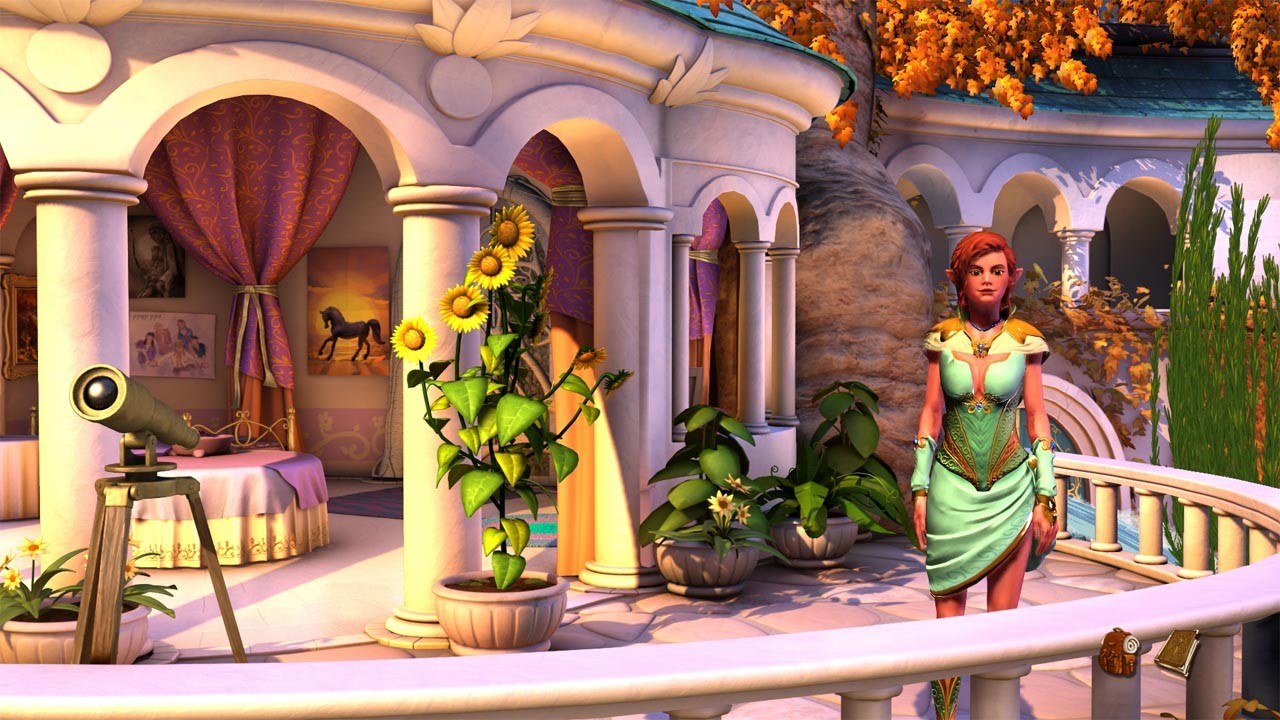Open the backpack inventory icon
This screenshot has width=1280, height=720.
[x=1118, y=652]
